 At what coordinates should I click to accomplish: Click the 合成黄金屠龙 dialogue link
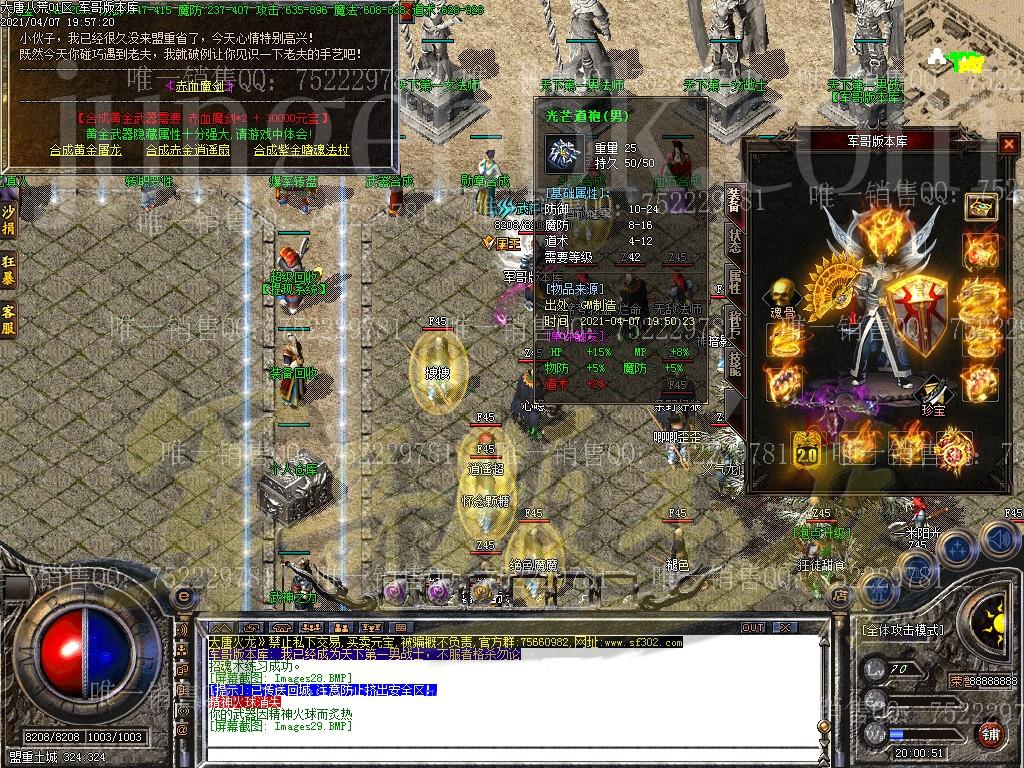pos(85,150)
